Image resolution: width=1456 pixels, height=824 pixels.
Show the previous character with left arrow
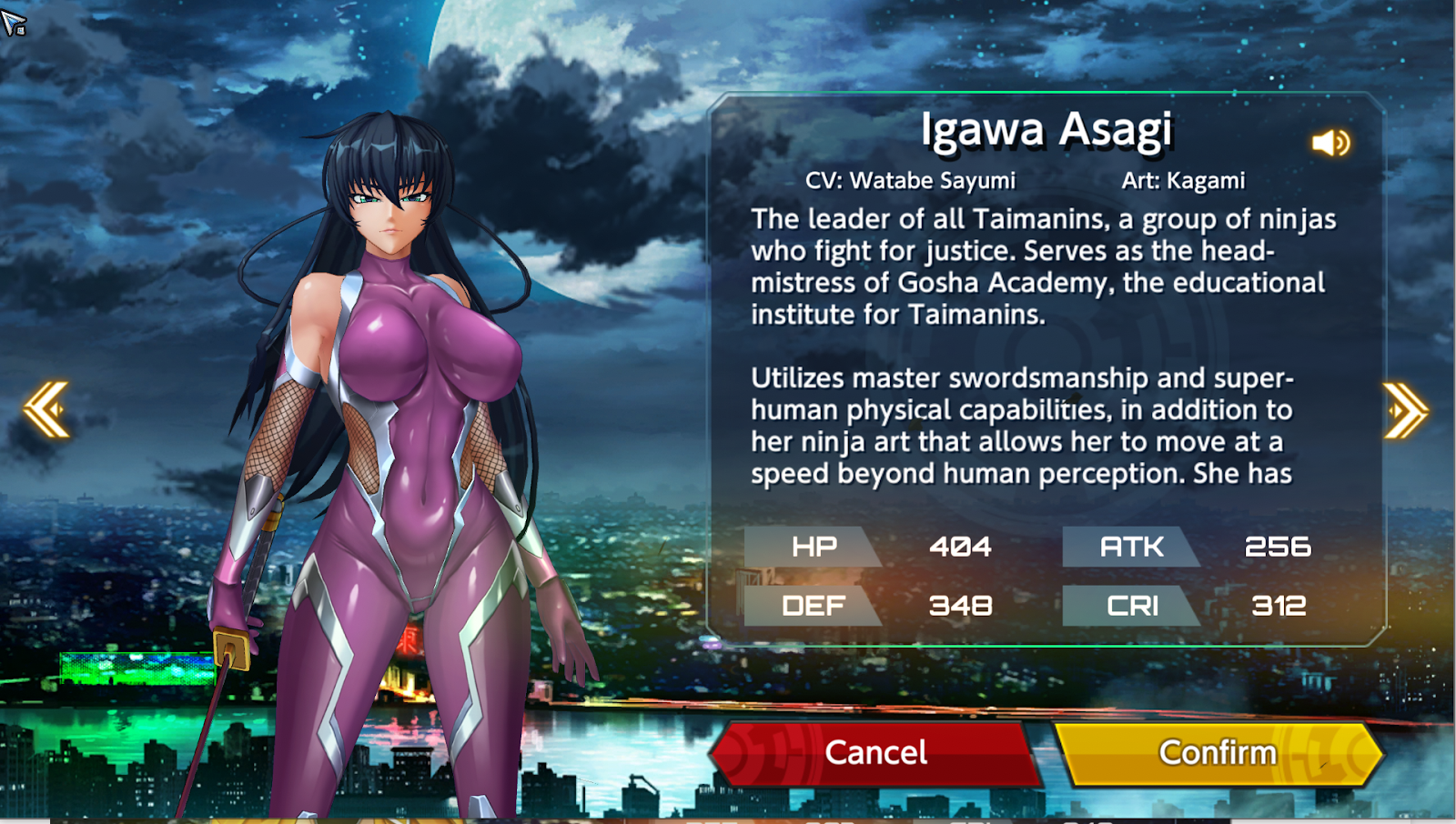click(x=47, y=409)
